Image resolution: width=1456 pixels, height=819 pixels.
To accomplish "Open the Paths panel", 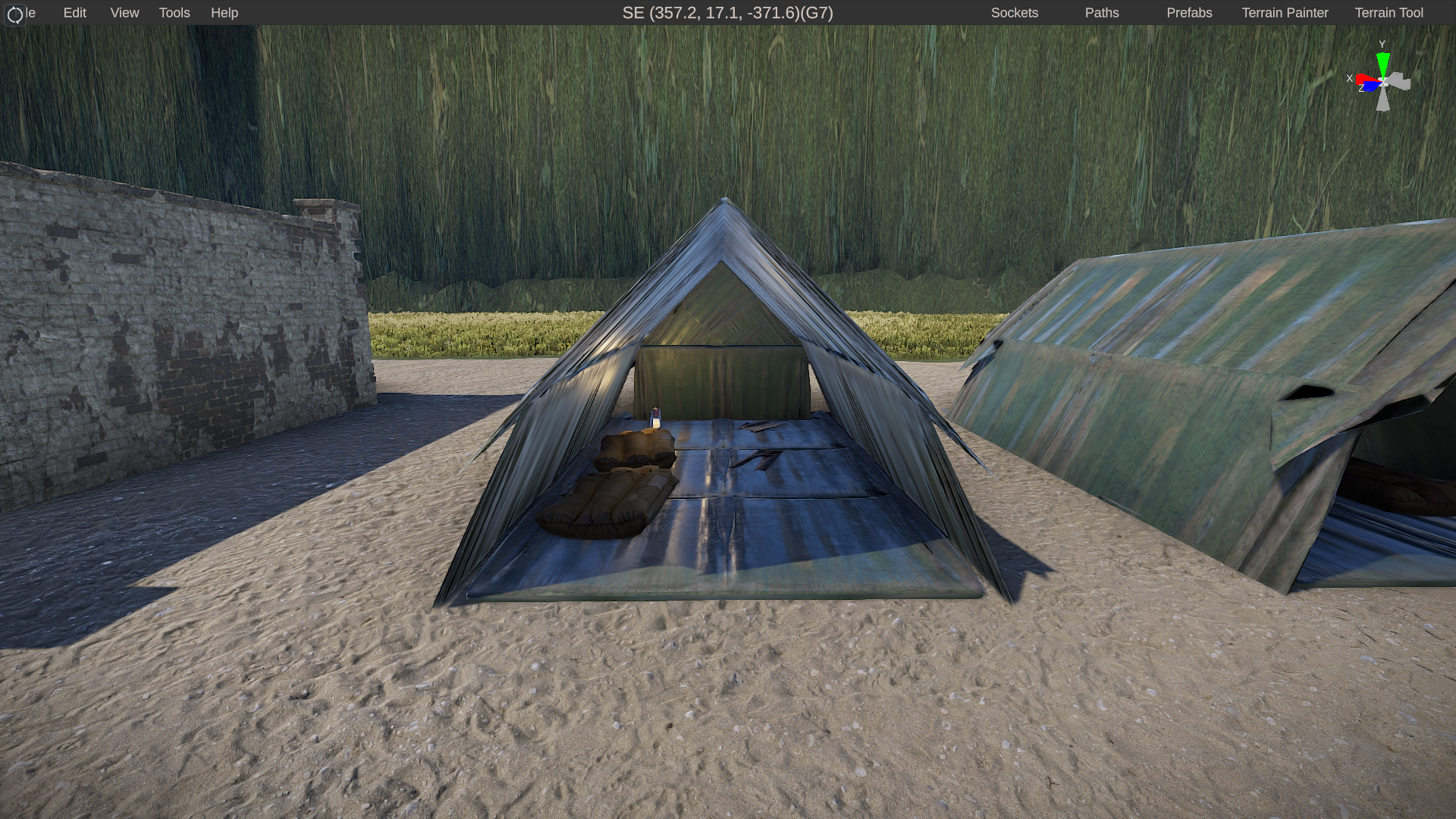I will pyautogui.click(x=1101, y=13).
